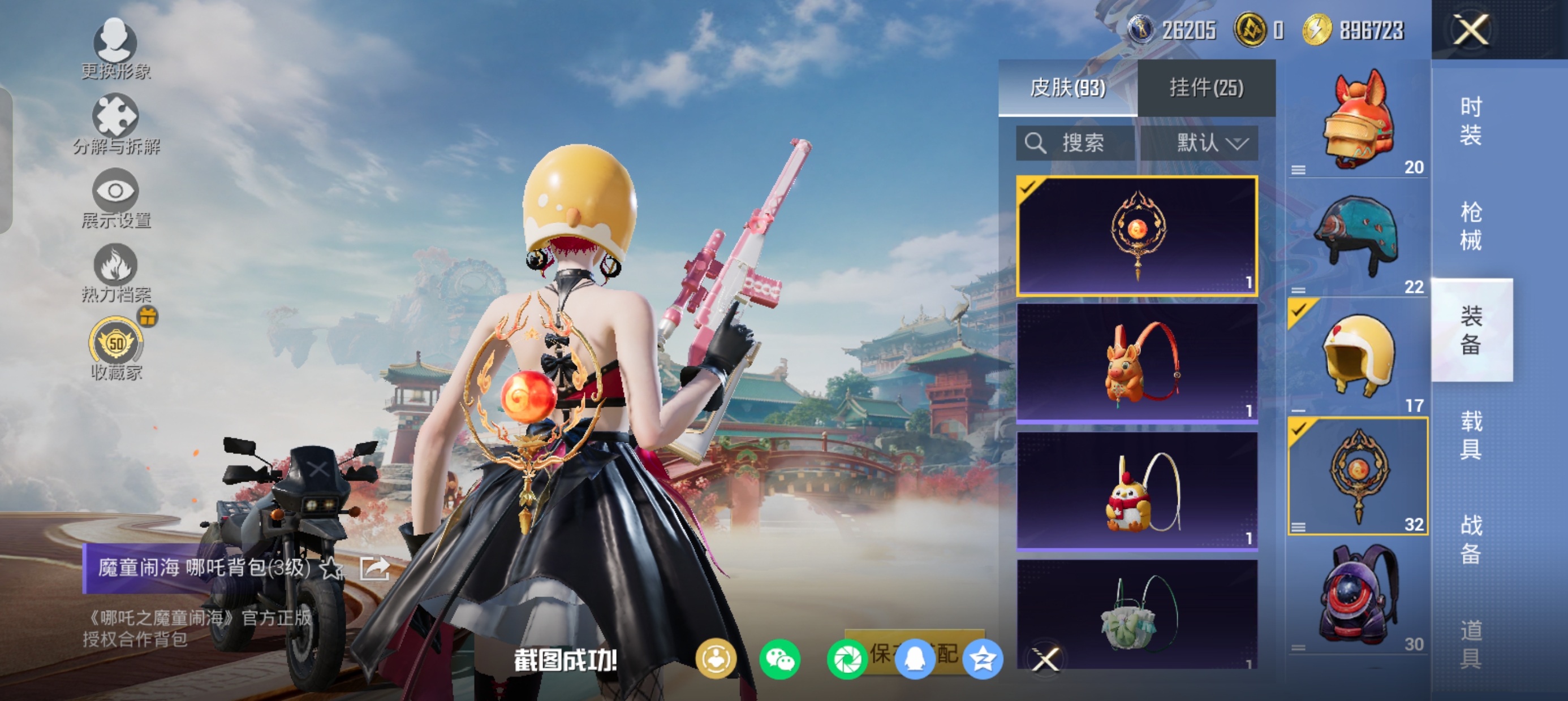Screen dimensions: 1568x701
Task: Select the equipped Nezha fire orb skin tile
Action: (x=1137, y=236)
